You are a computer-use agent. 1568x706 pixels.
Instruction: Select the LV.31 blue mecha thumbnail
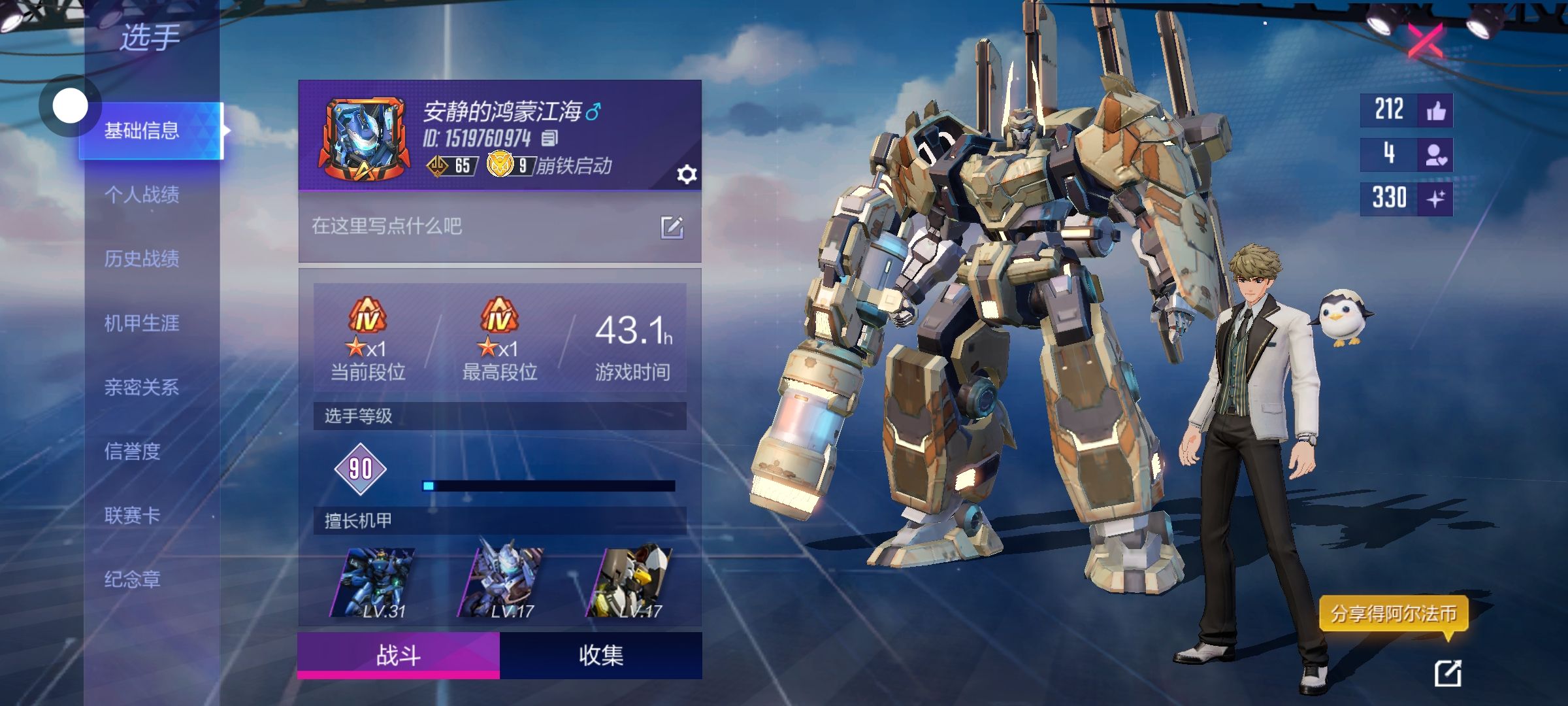(373, 582)
